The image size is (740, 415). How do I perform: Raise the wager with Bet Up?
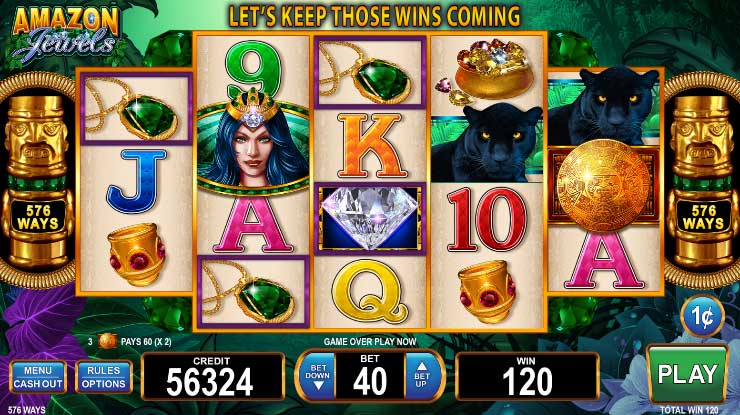coord(421,376)
